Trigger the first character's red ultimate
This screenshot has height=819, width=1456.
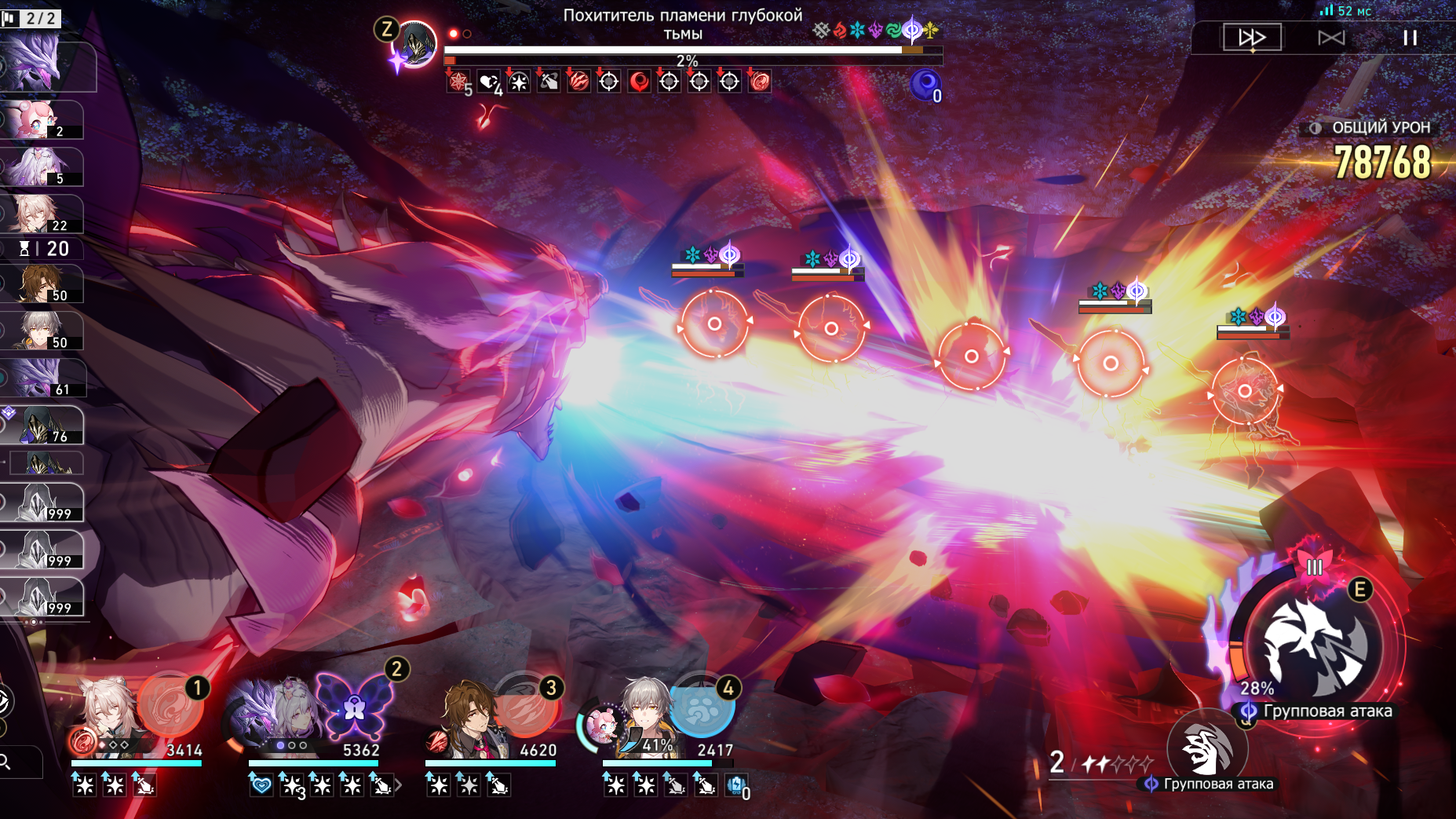[170, 704]
